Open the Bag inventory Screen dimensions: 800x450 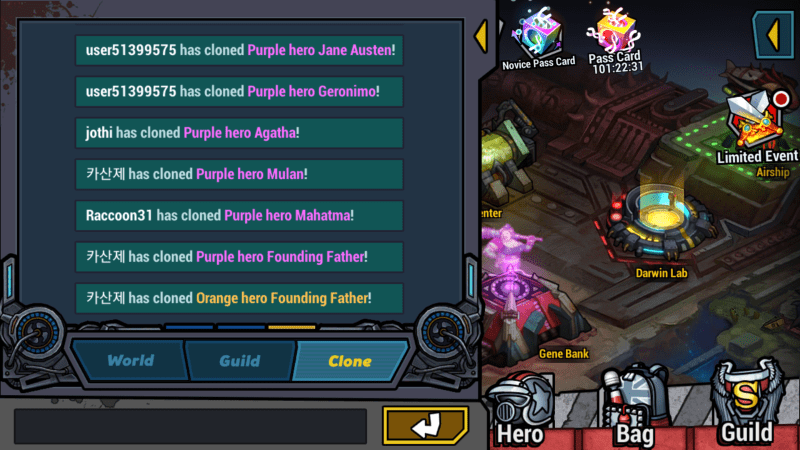pyautogui.click(x=634, y=408)
